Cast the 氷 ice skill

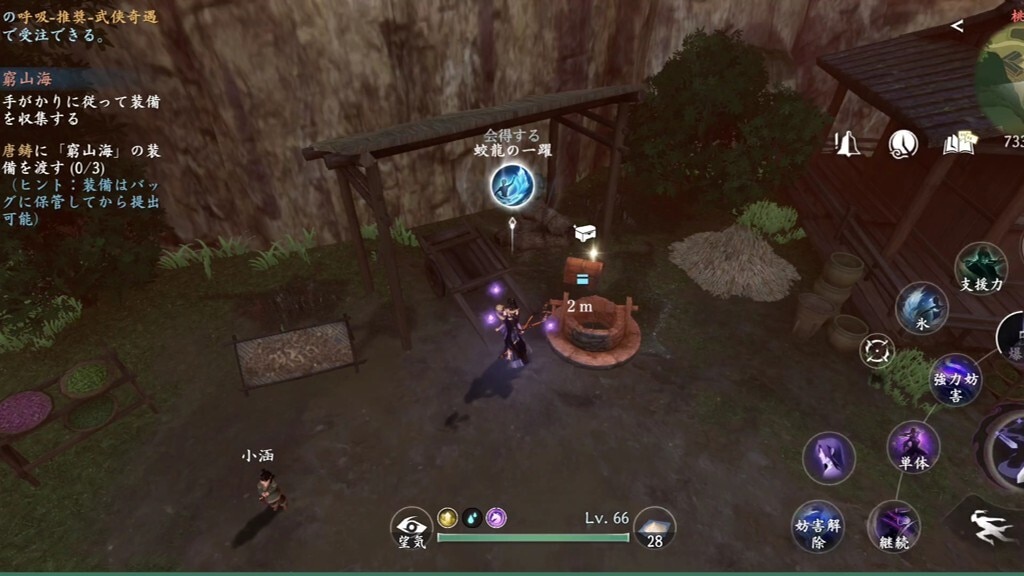click(920, 307)
